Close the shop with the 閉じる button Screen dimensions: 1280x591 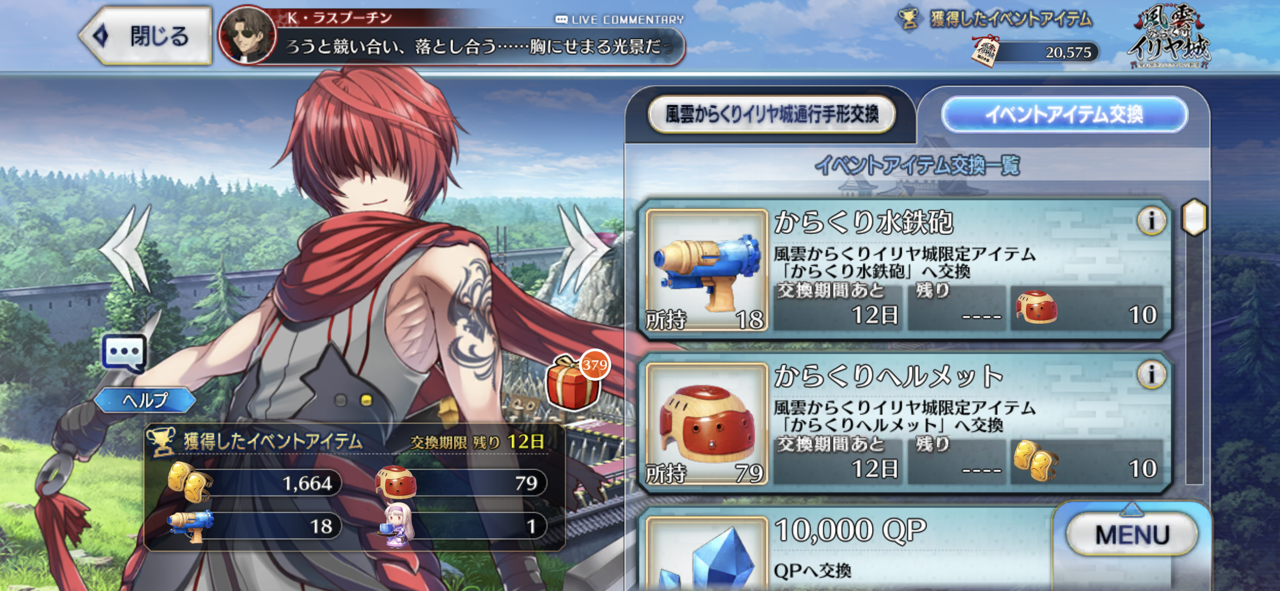coord(146,37)
